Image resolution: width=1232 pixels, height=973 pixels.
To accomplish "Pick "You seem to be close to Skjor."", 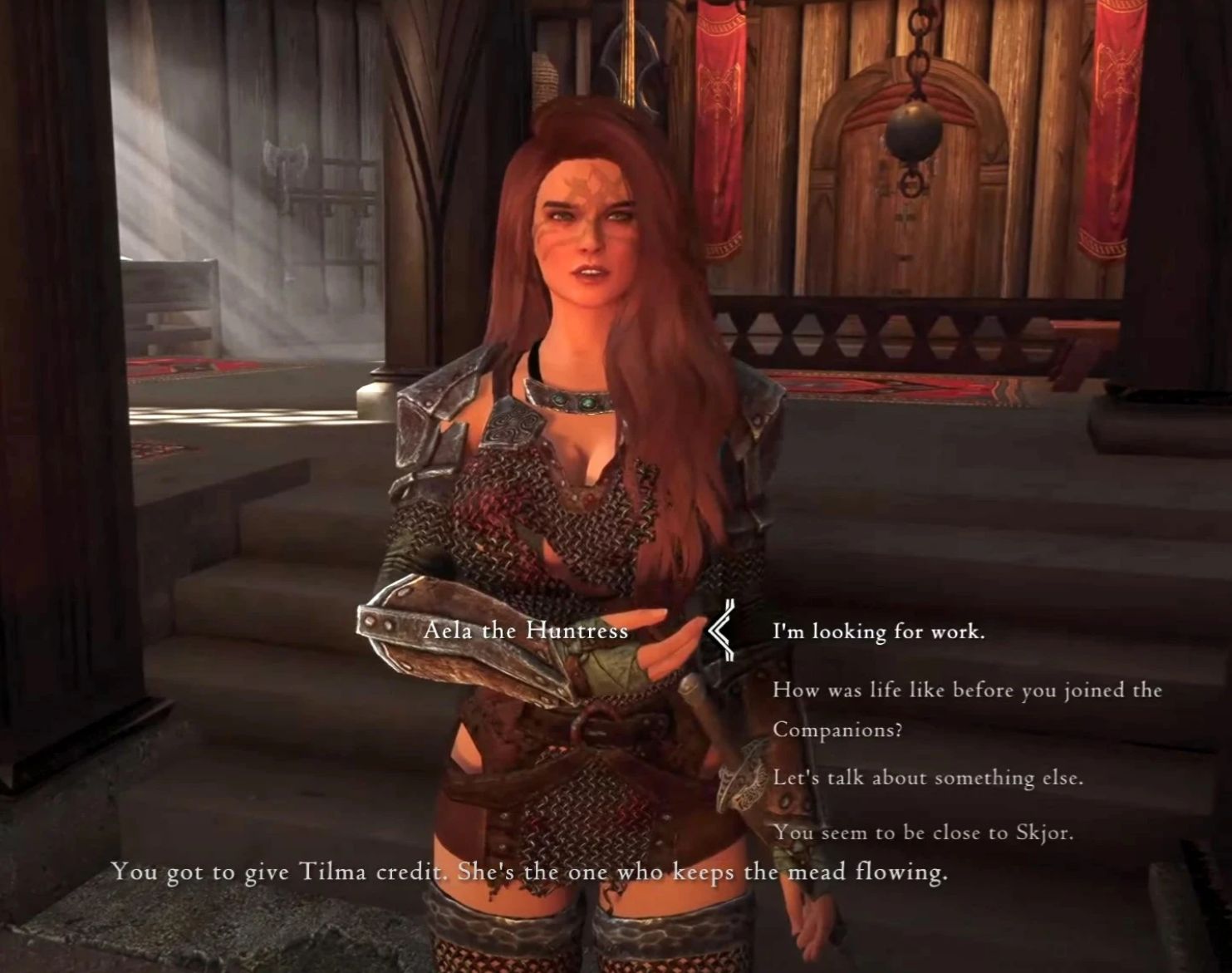I will point(922,833).
